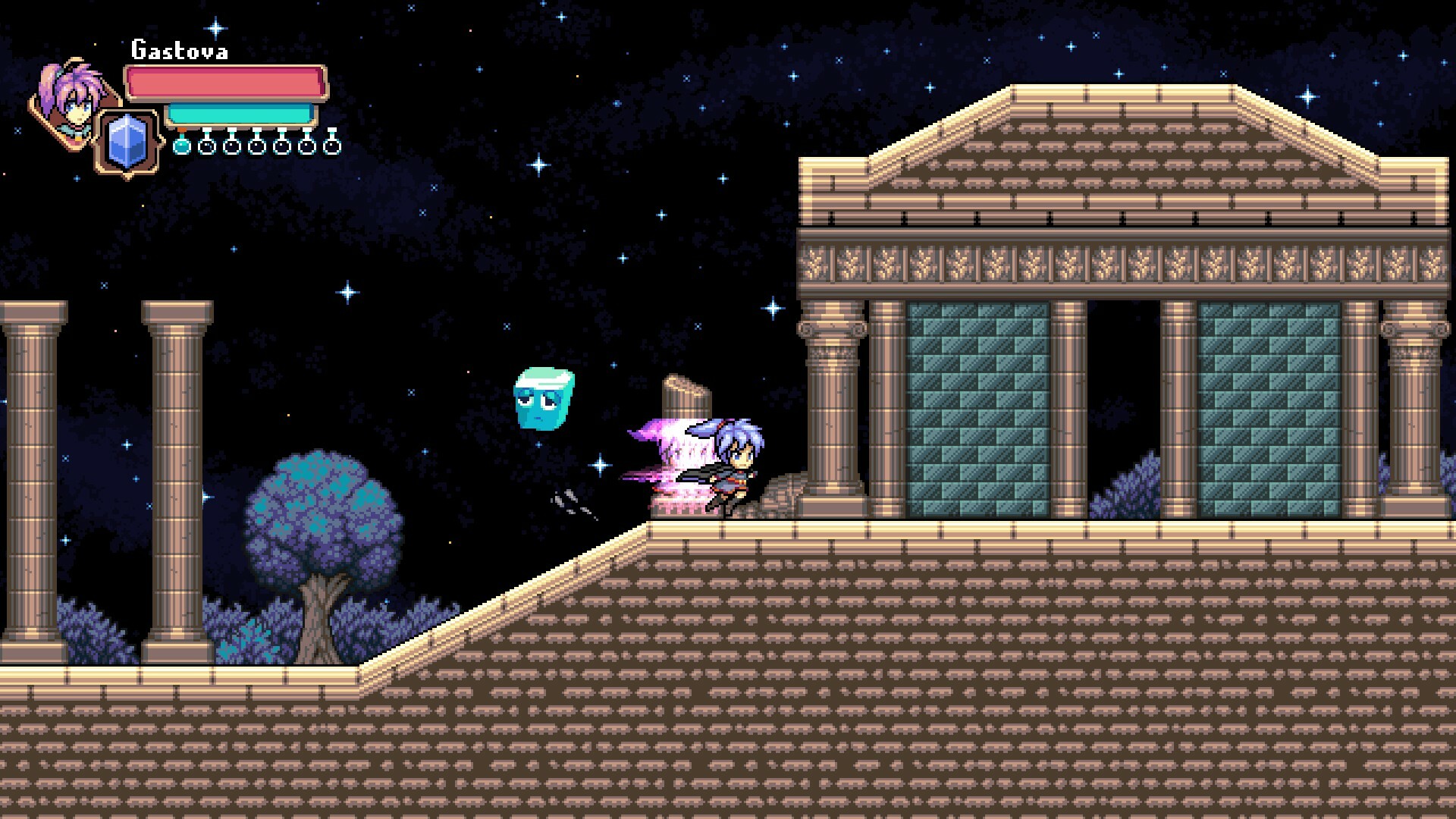Click Gastova's character portrait
This screenshot has width=1456, height=819.
[x=72, y=99]
